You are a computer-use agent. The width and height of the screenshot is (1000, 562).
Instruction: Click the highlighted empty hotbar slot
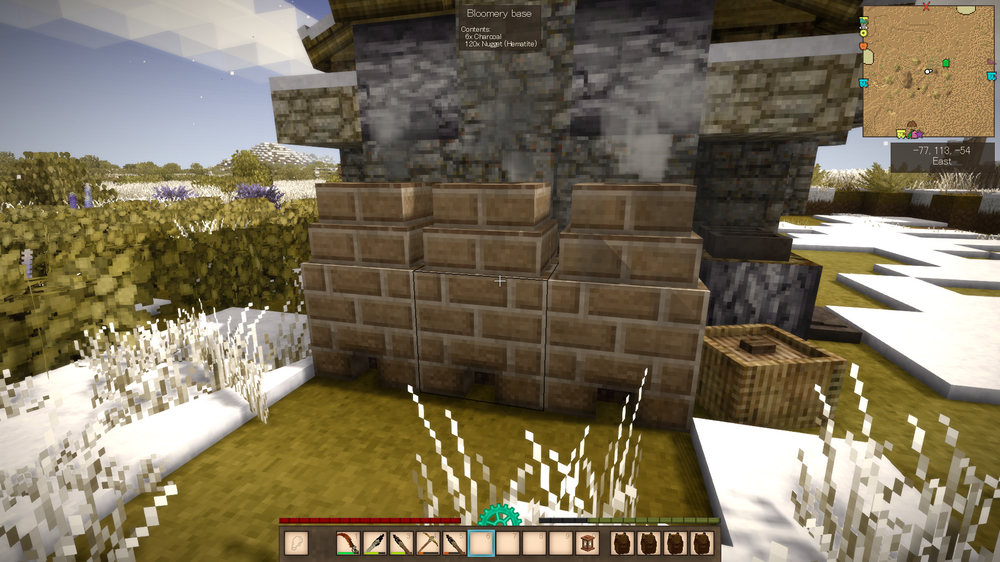click(481, 543)
